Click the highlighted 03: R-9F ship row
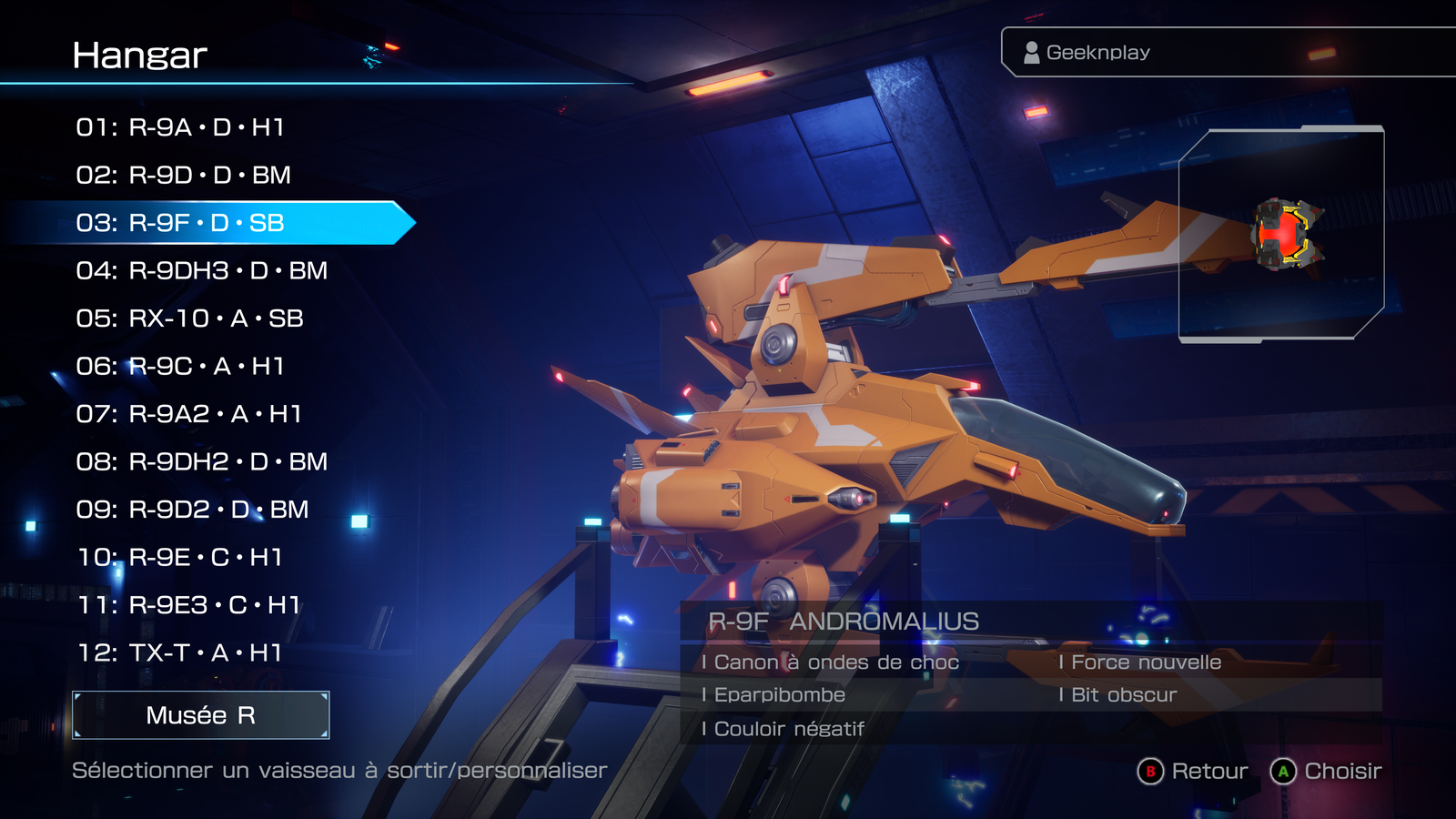 pos(180,223)
